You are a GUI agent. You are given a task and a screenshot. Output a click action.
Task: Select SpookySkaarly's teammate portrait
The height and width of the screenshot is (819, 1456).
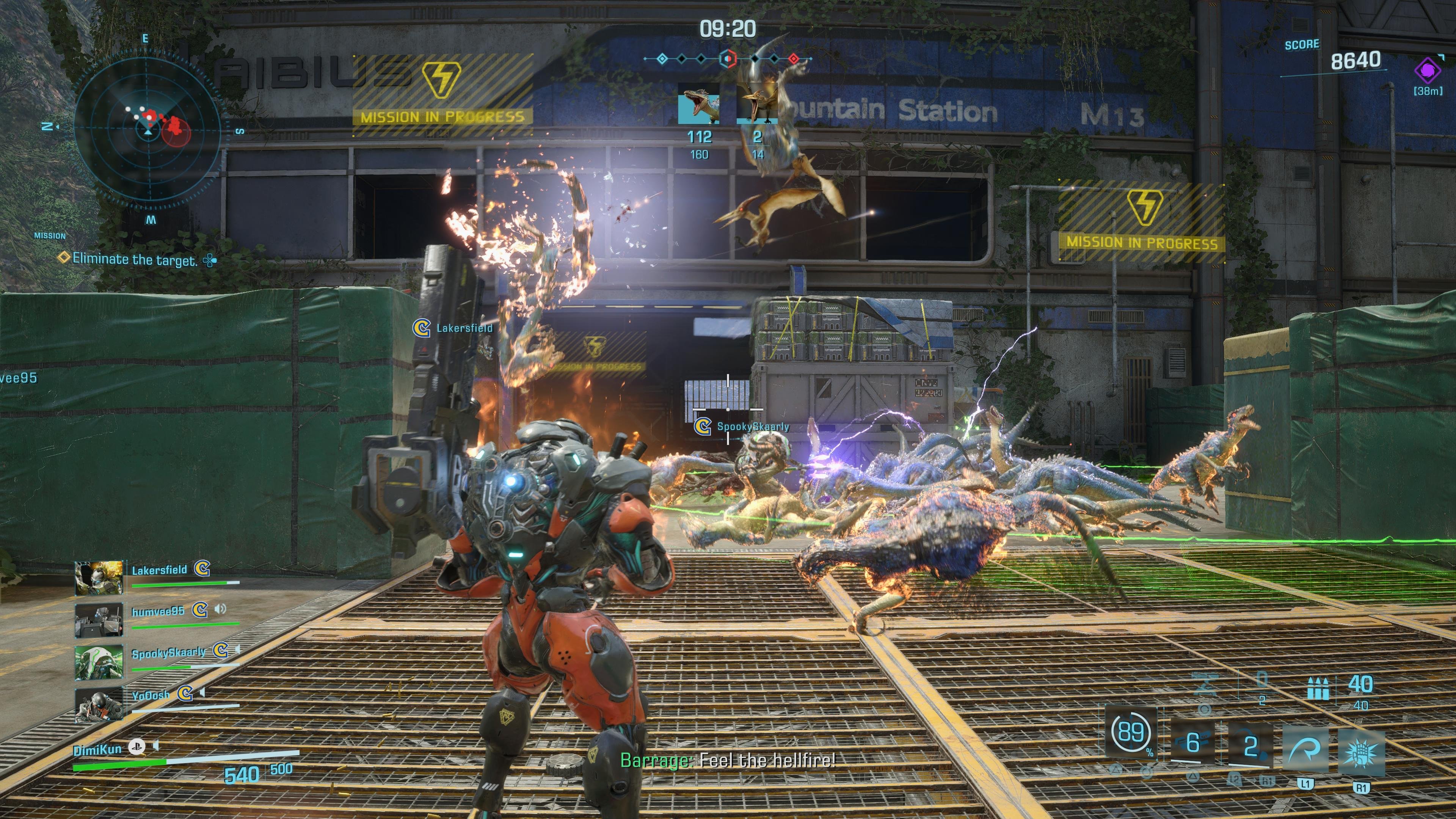pos(99,662)
